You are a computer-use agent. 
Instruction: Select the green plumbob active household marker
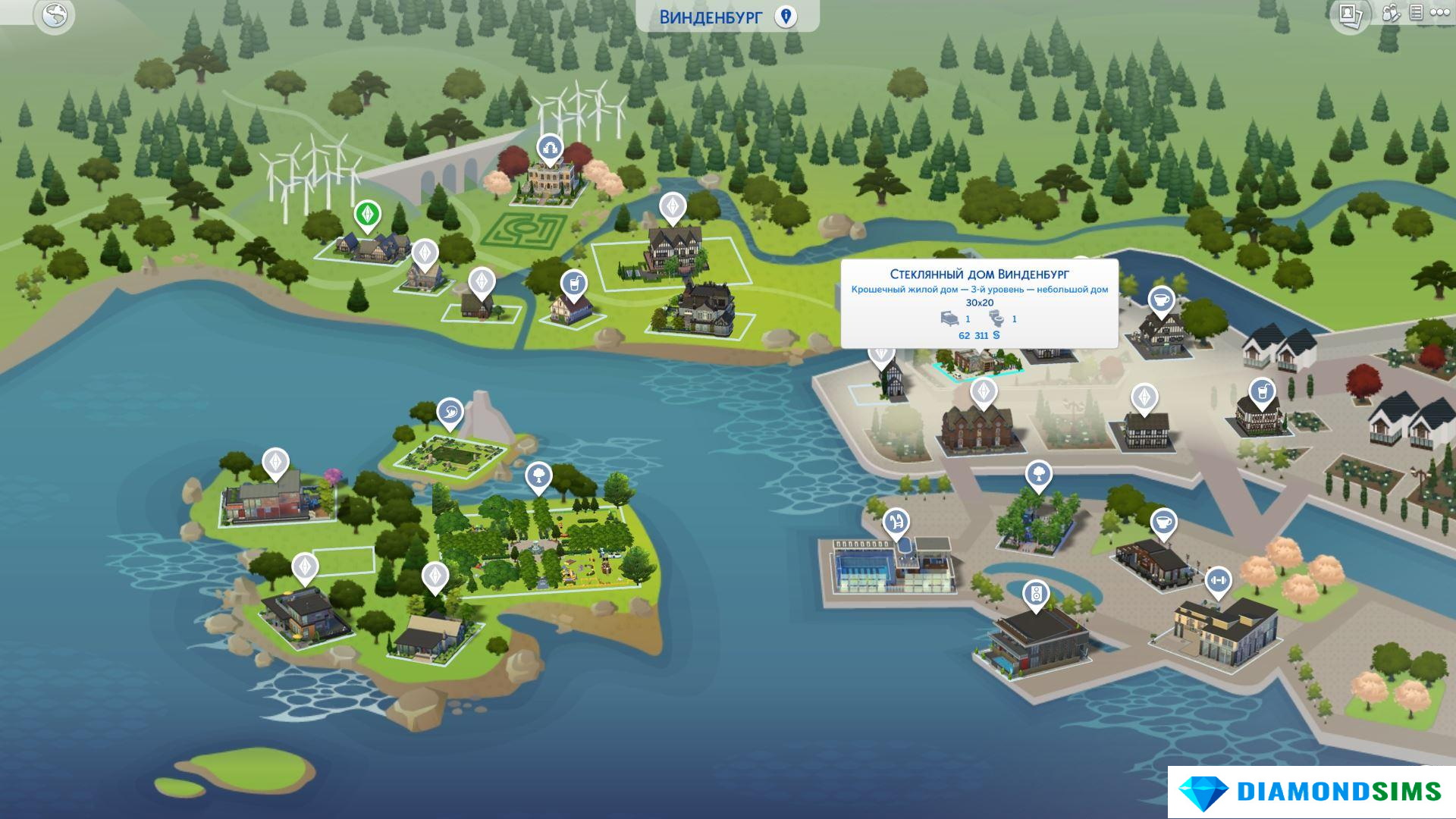368,215
